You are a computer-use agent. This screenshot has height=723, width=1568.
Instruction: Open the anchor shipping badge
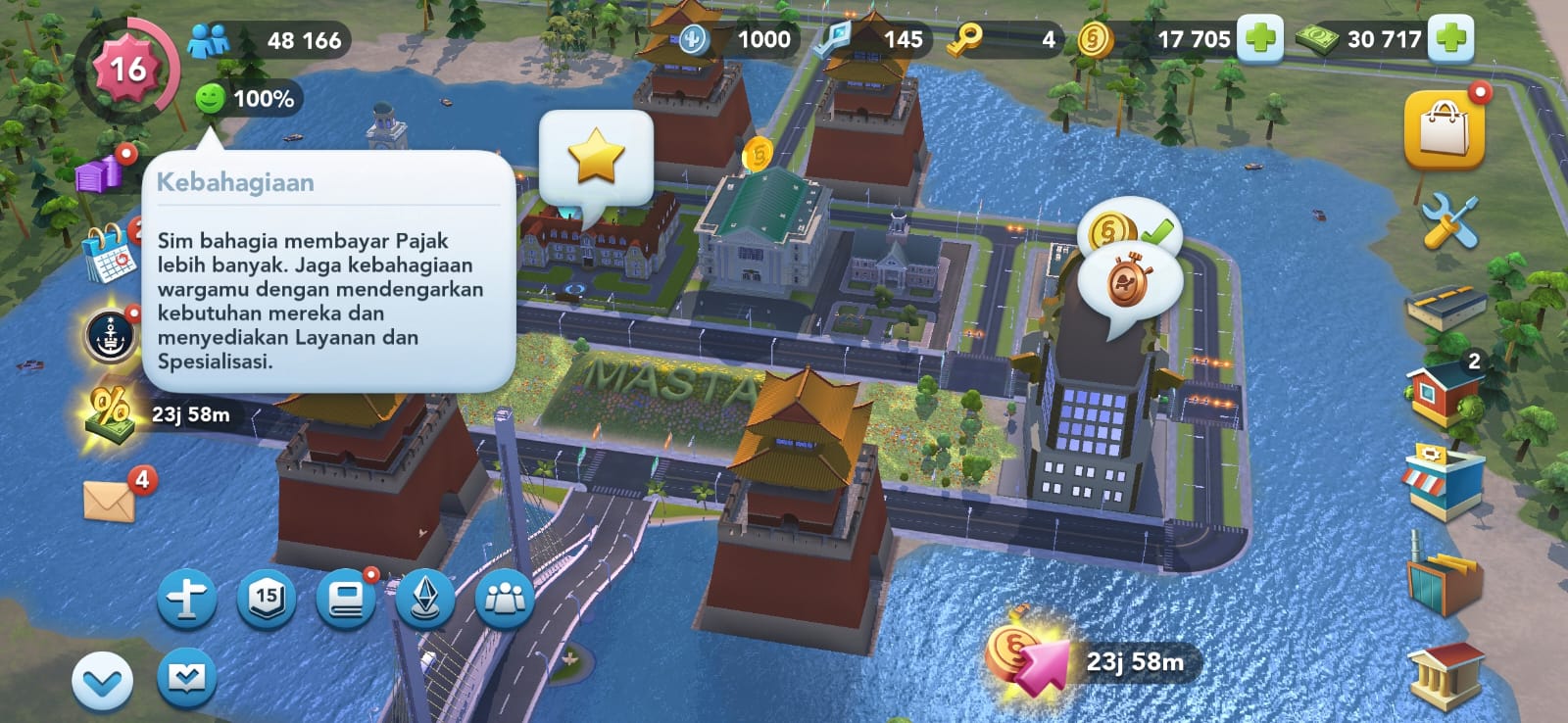click(x=109, y=334)
